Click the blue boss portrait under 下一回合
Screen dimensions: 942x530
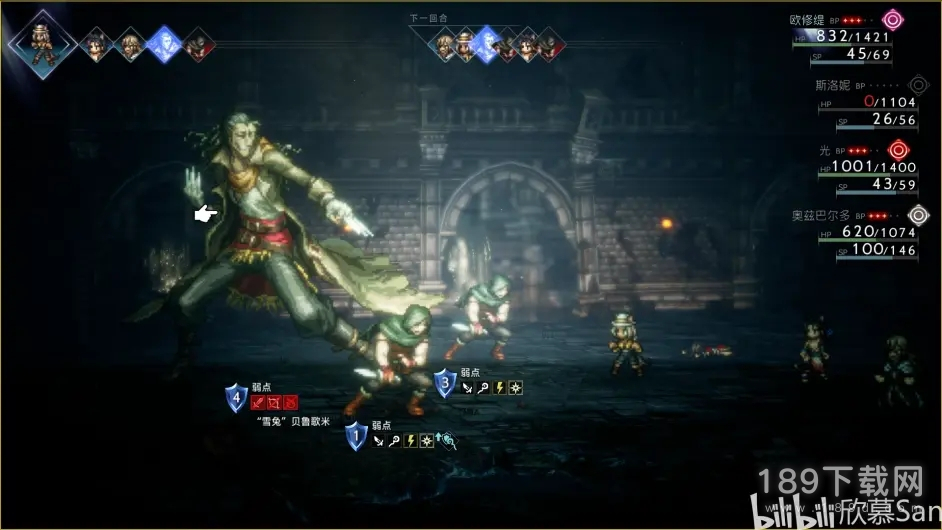[x=487, y=44]
